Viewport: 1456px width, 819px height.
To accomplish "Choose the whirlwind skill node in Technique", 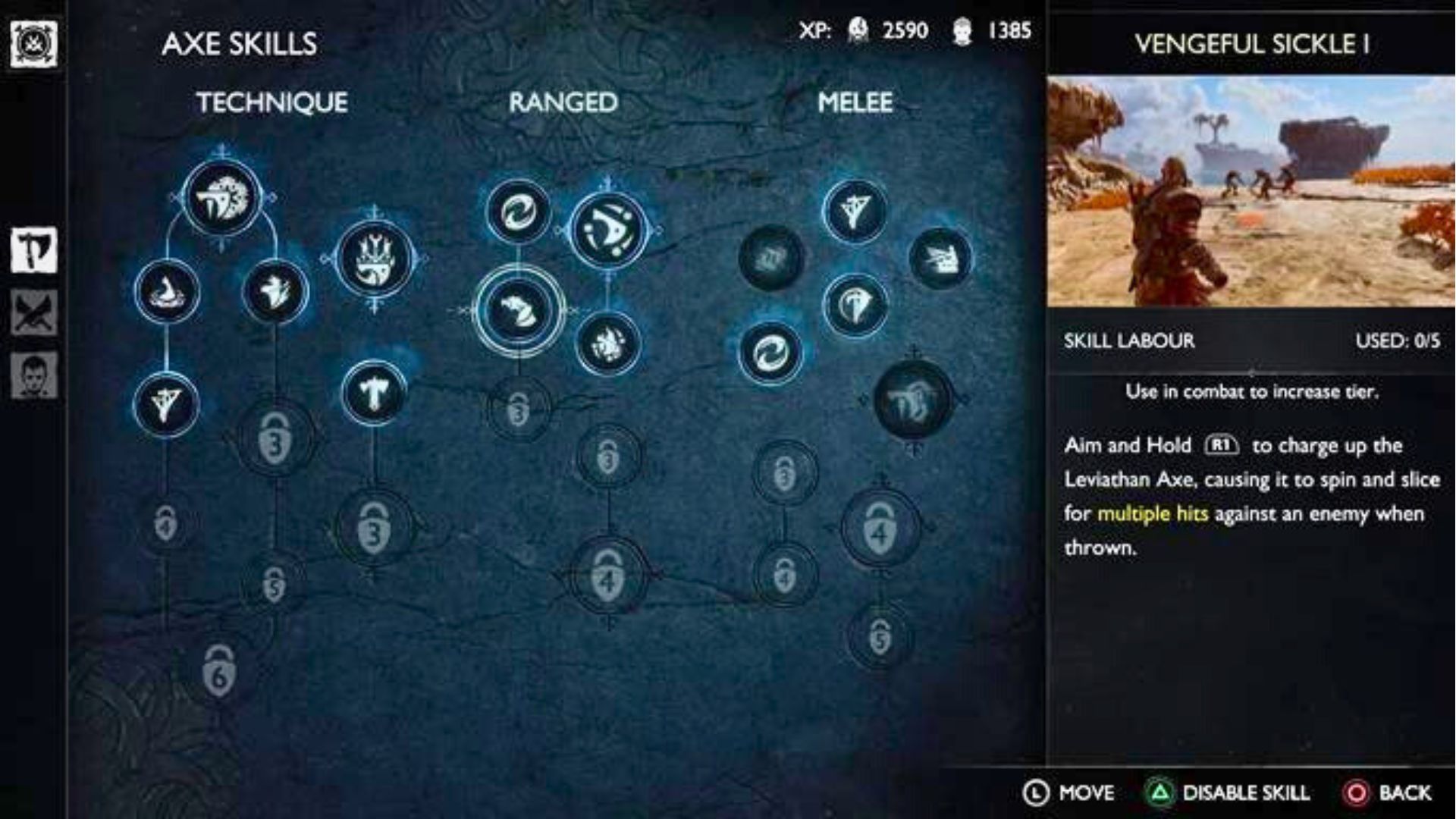I will (x=167, y=292).
